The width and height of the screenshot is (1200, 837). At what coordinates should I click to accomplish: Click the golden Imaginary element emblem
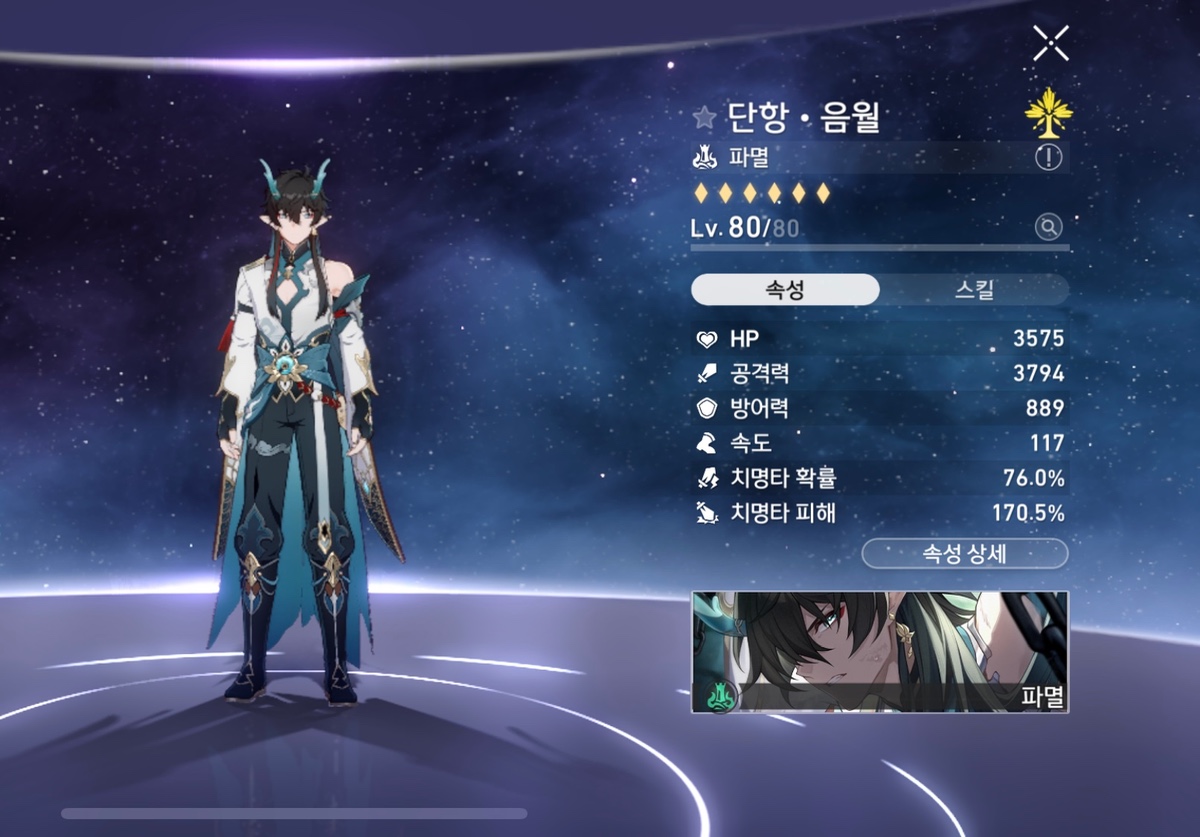click(1048, 115)
